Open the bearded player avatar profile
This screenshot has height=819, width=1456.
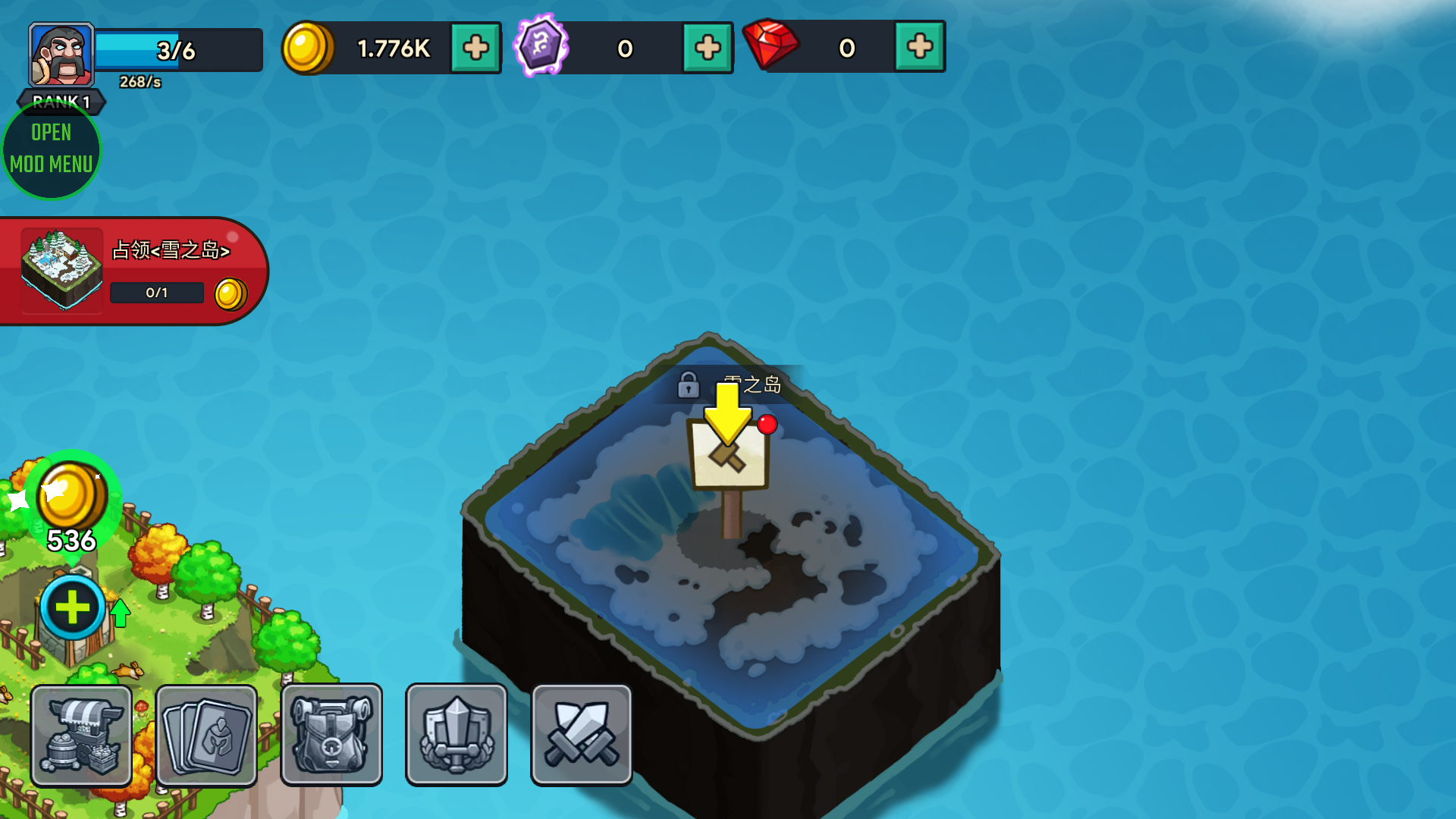pos(61,55)
